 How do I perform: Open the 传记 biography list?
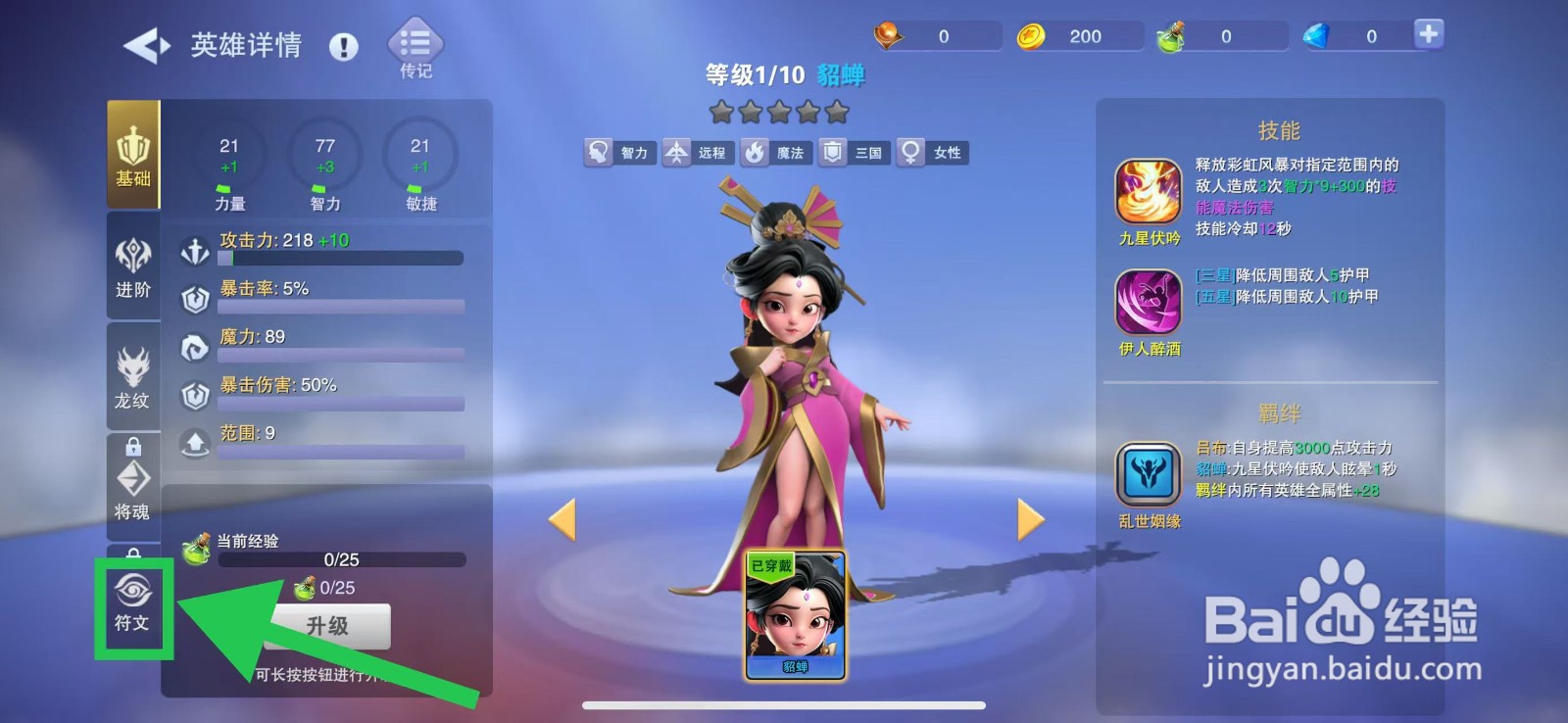pyautogui.click(x=416, y=48)
